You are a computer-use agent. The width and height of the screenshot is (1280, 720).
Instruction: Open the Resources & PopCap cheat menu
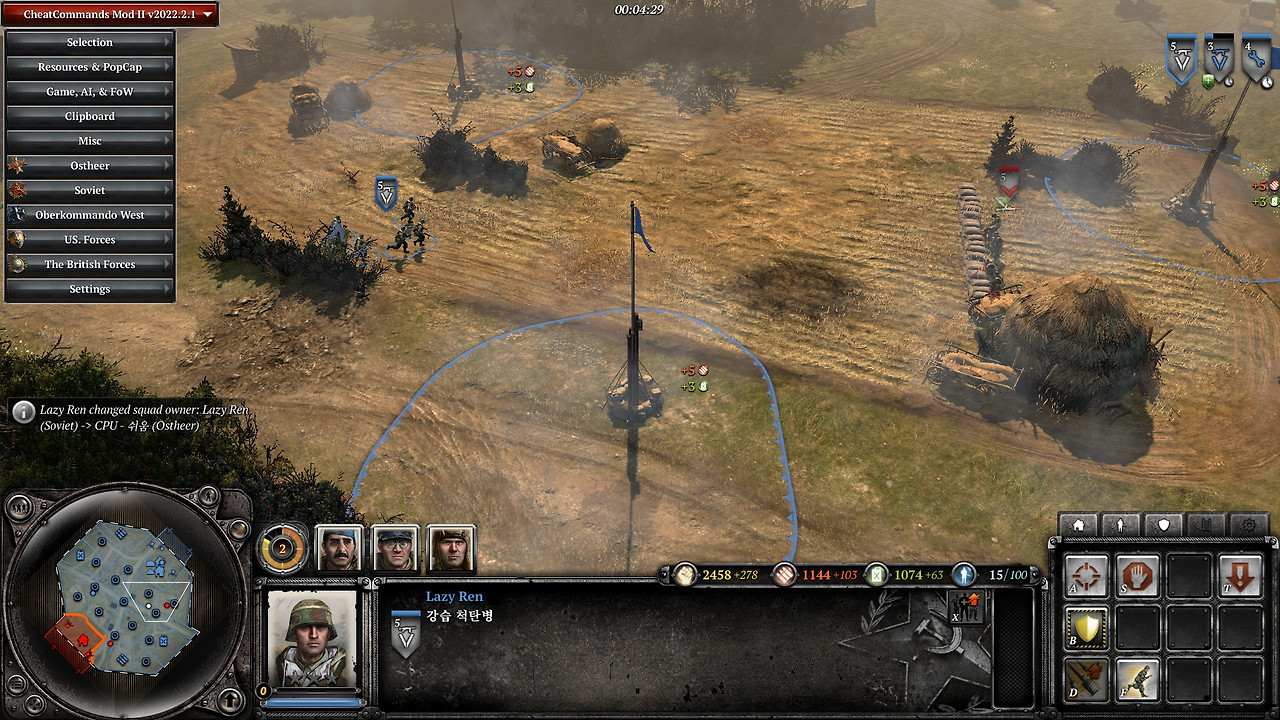pyautogui.click(x=90, y=67)
